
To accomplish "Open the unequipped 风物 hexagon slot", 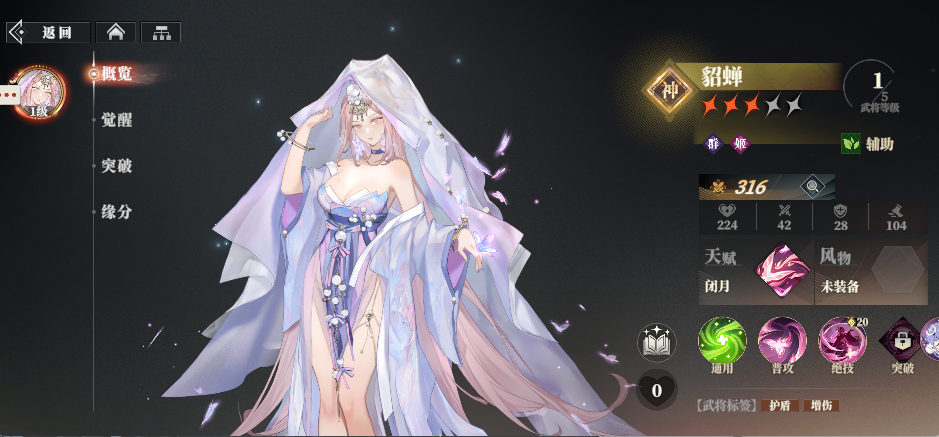I will (898, 270).
